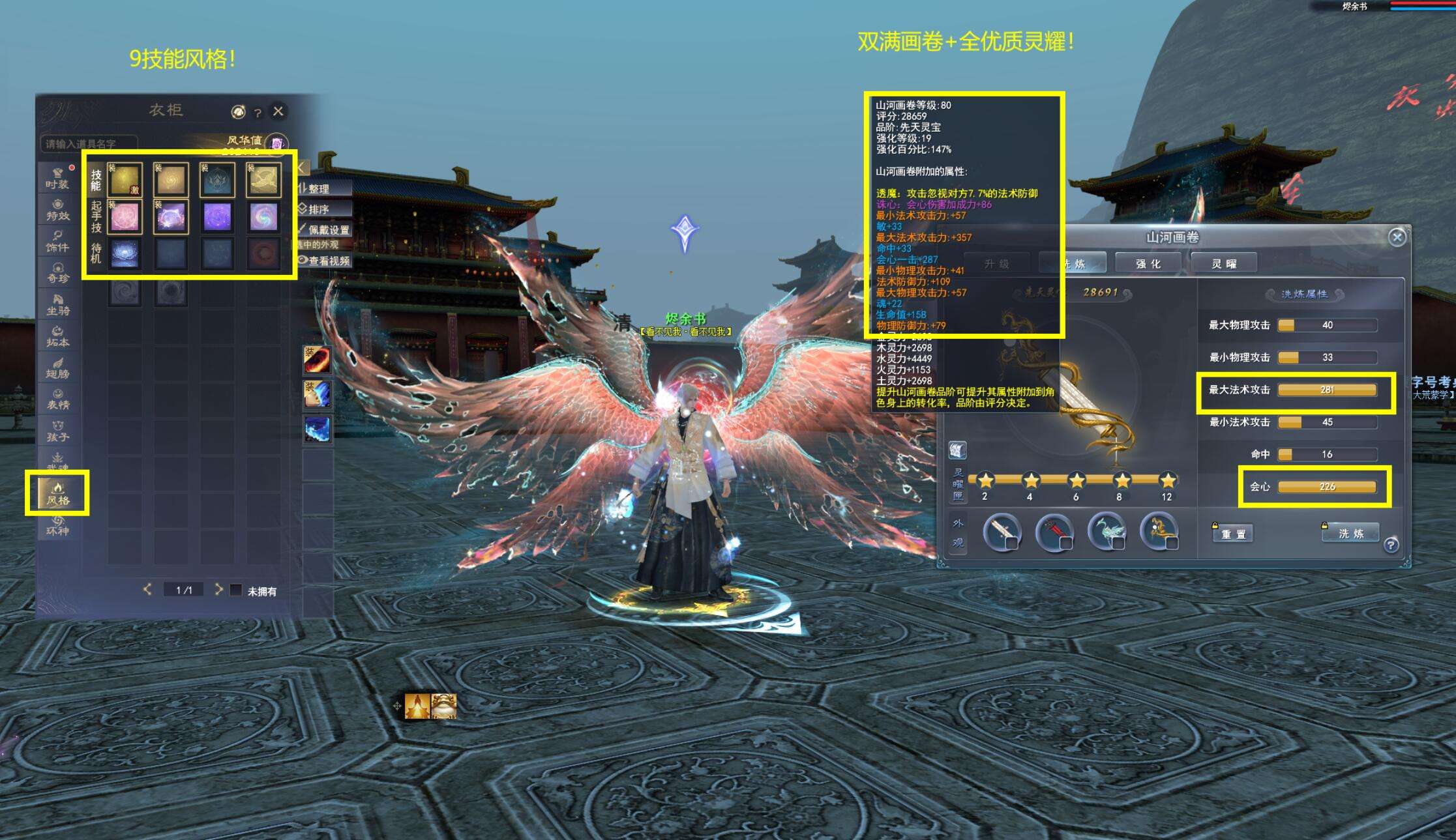Switch to the 坐骑 mount category

[x=57, y=304]
